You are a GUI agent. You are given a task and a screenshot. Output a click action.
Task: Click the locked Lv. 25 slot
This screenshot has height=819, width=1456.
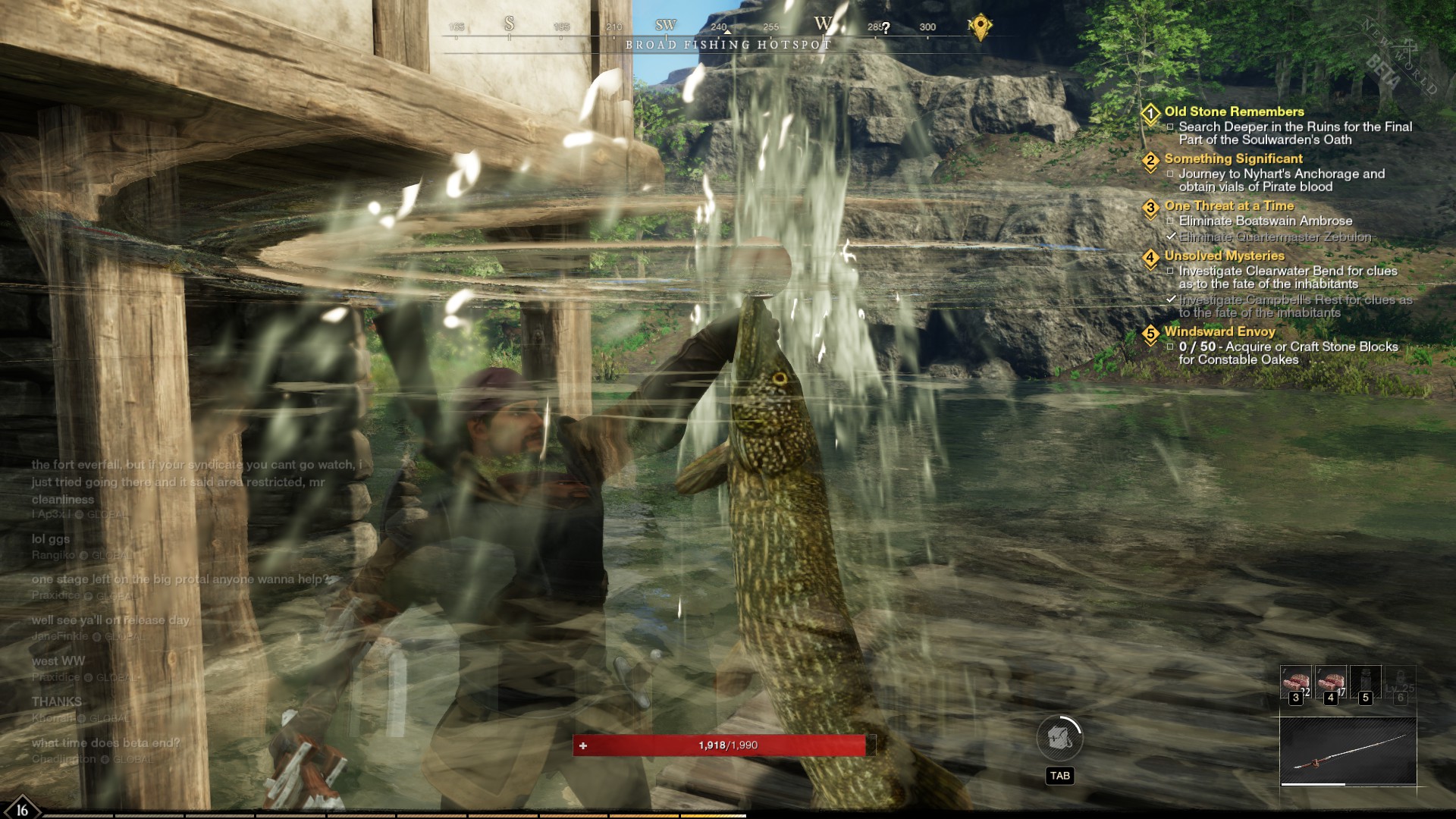[x=1400, y=682]
